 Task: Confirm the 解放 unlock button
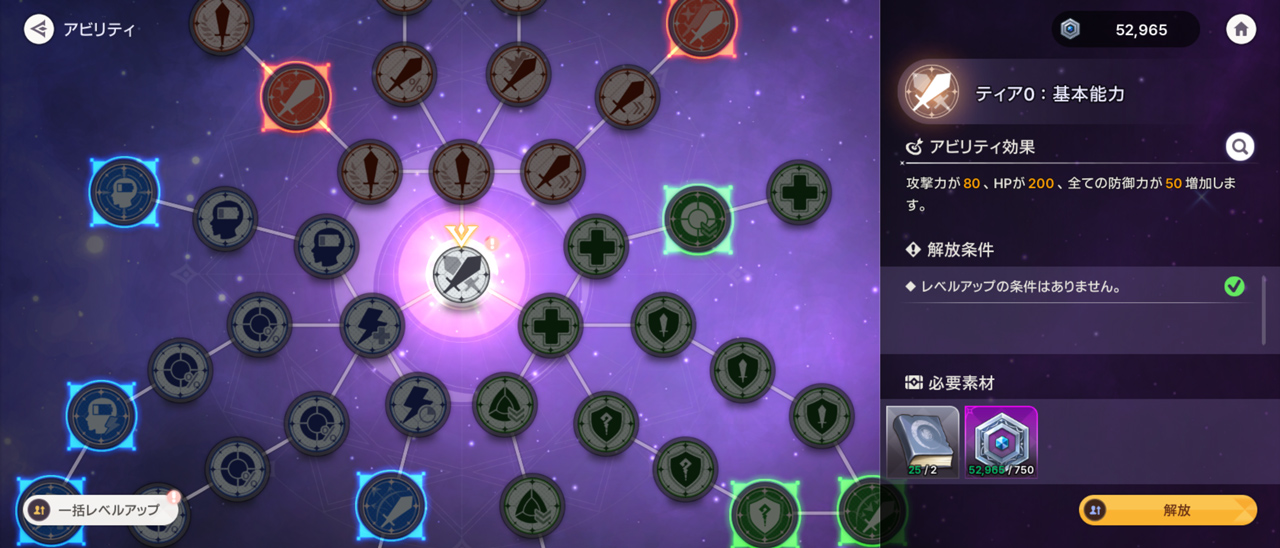1168,510
